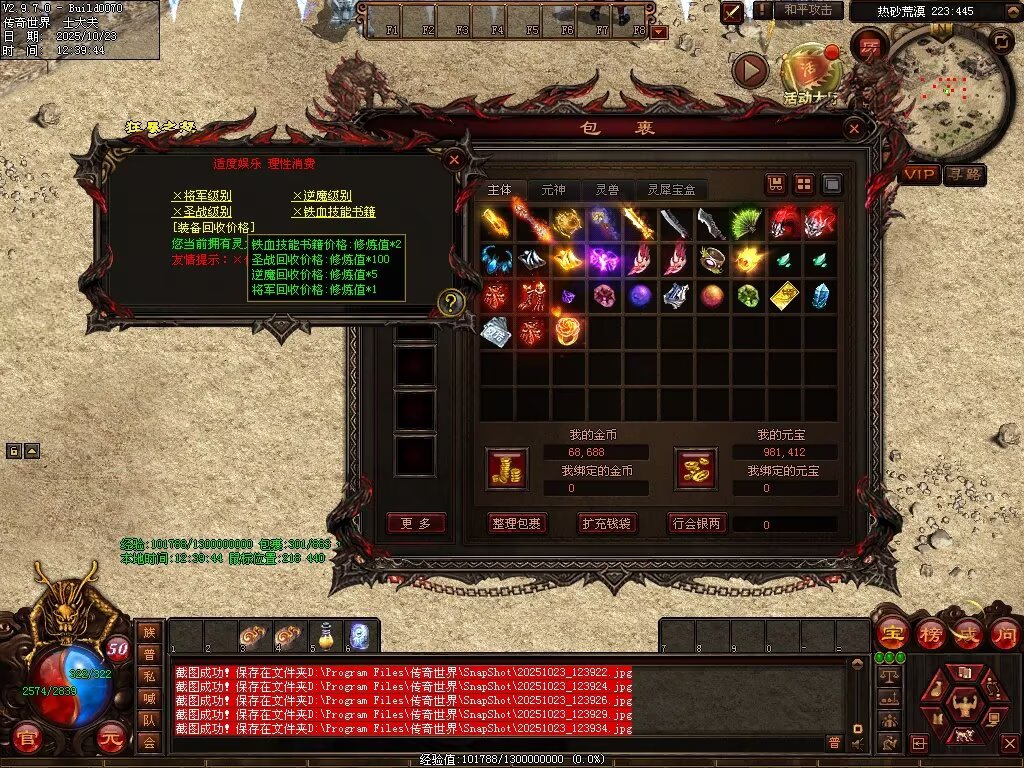Open the 活动大厅 events hall icon

point(808,72)
